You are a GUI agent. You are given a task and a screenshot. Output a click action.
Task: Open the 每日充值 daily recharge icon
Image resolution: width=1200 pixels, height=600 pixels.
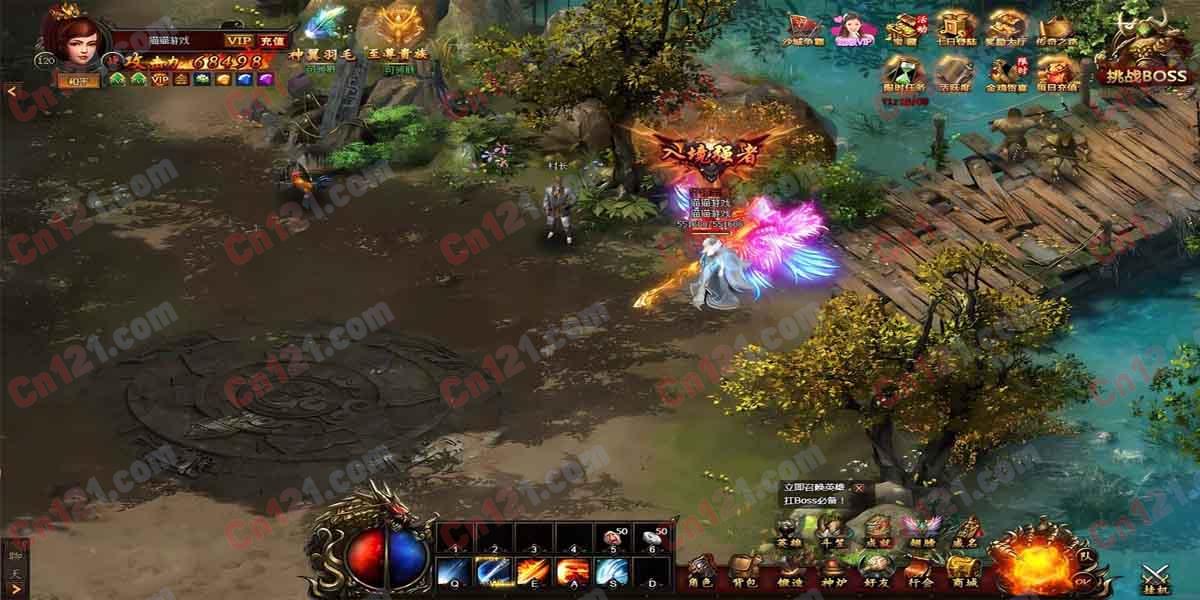tap(1057, 74)
